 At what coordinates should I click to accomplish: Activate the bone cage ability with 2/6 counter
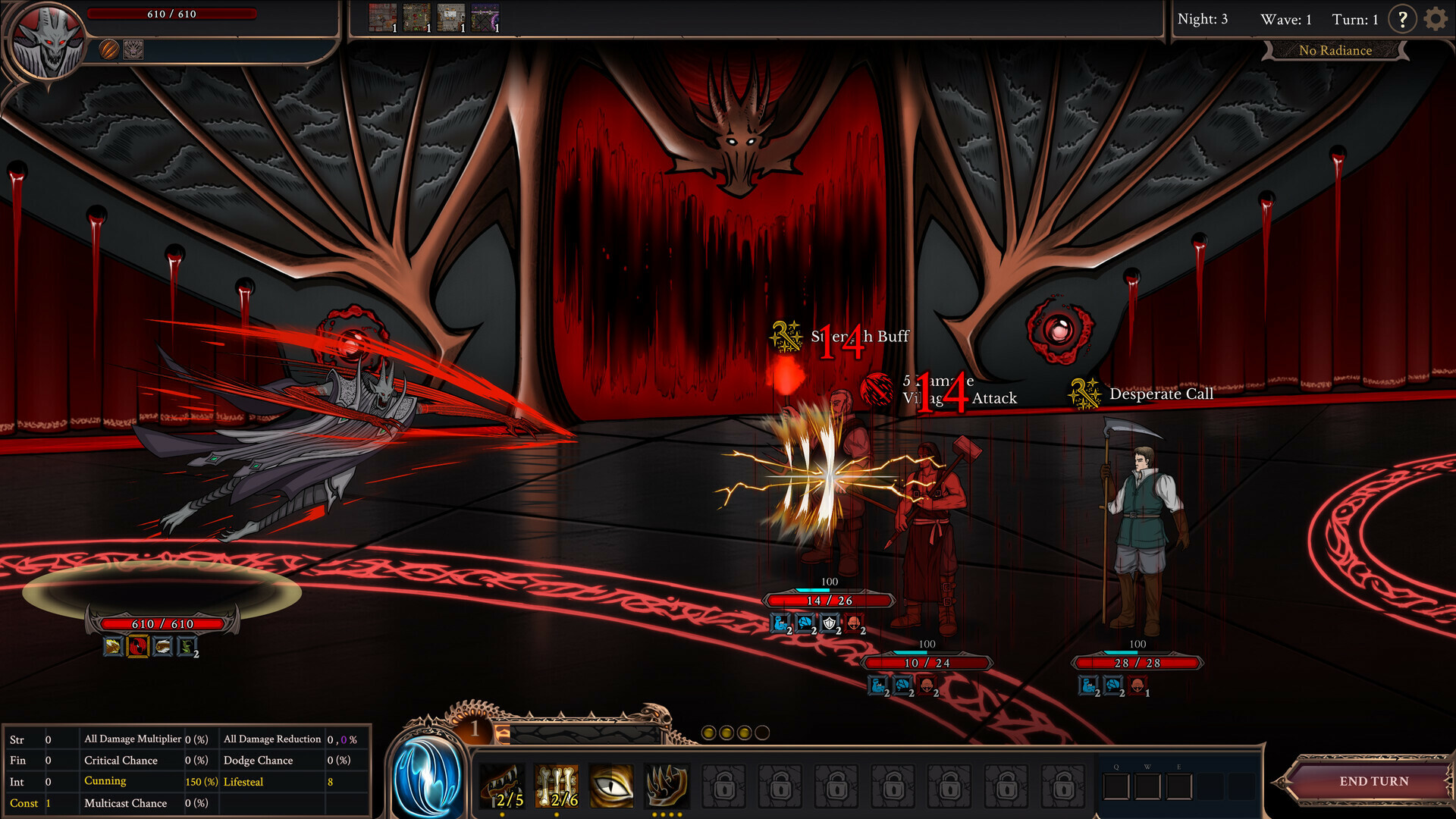tap(558, 785)
